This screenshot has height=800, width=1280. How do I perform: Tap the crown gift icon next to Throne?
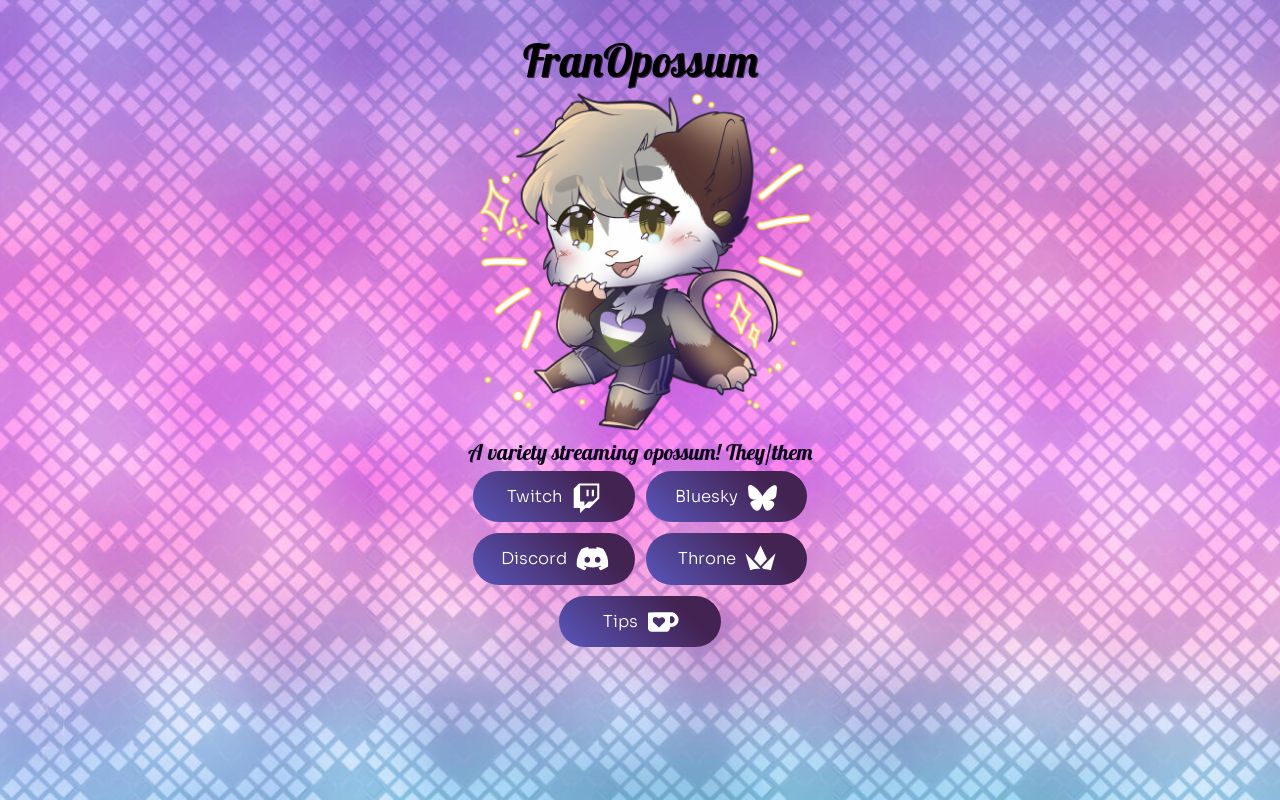coord(760,559)
